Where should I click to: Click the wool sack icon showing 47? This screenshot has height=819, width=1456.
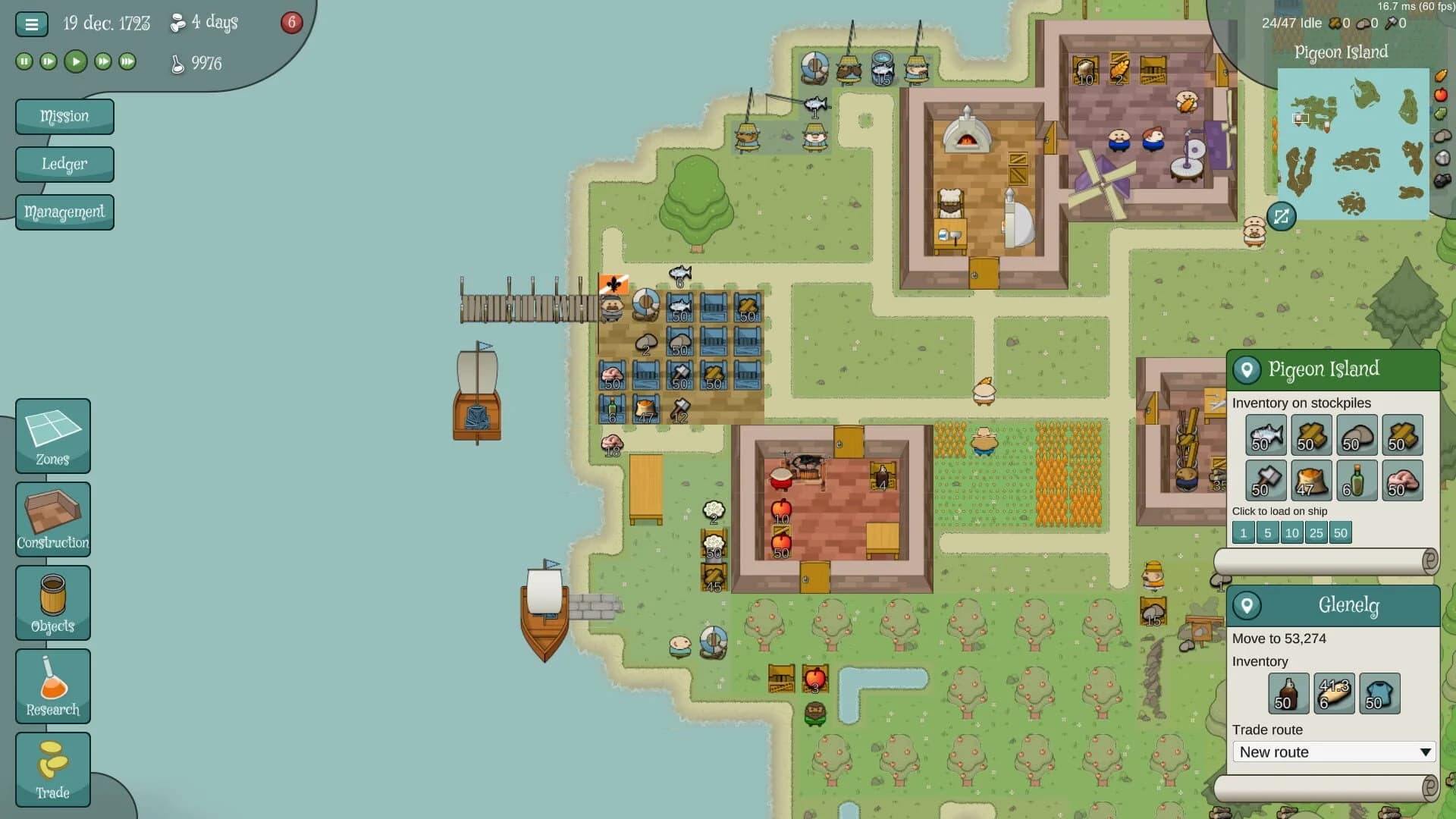click(1311, 481)
